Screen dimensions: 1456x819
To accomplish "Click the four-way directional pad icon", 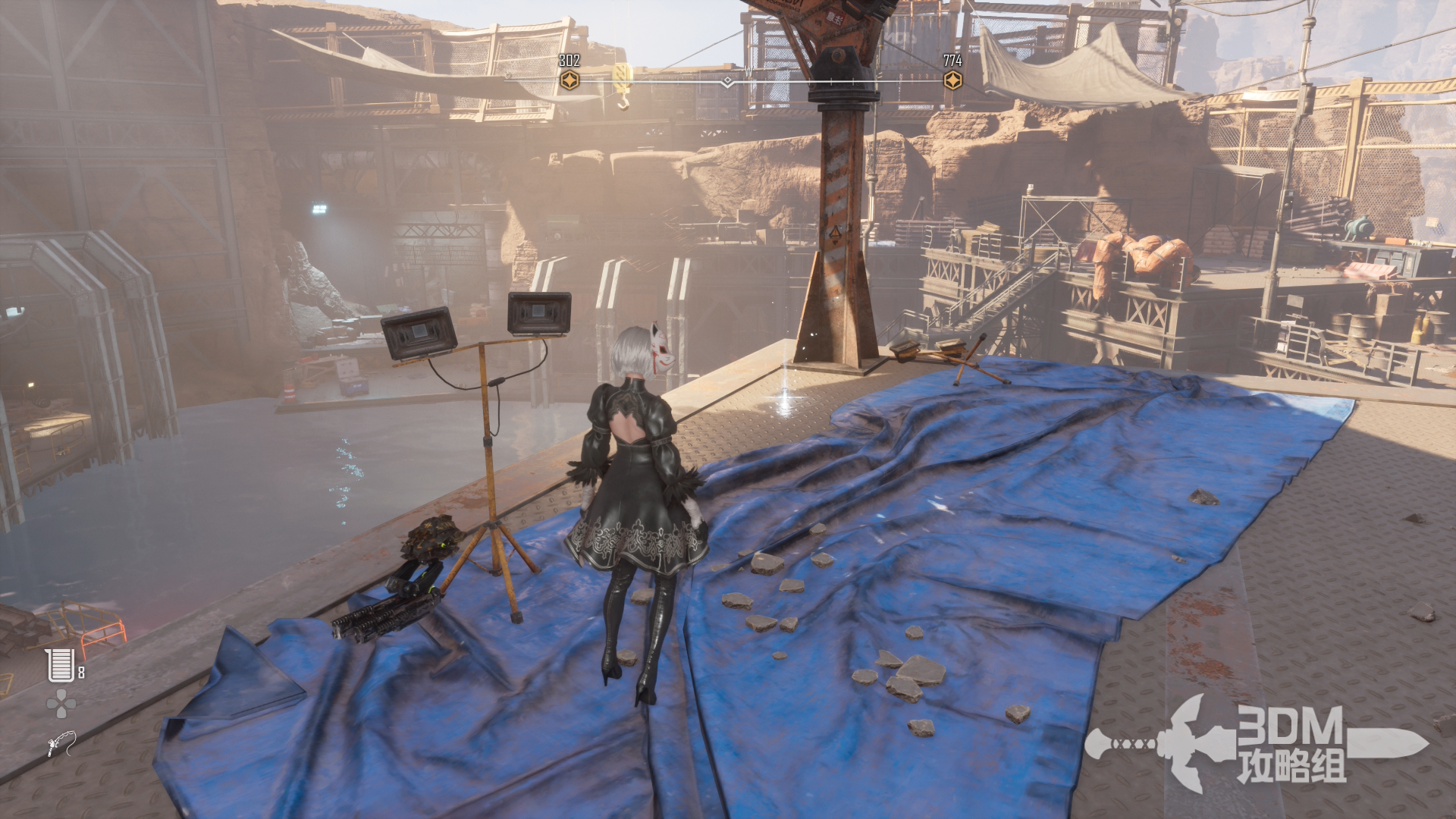I will pos(61,704).
